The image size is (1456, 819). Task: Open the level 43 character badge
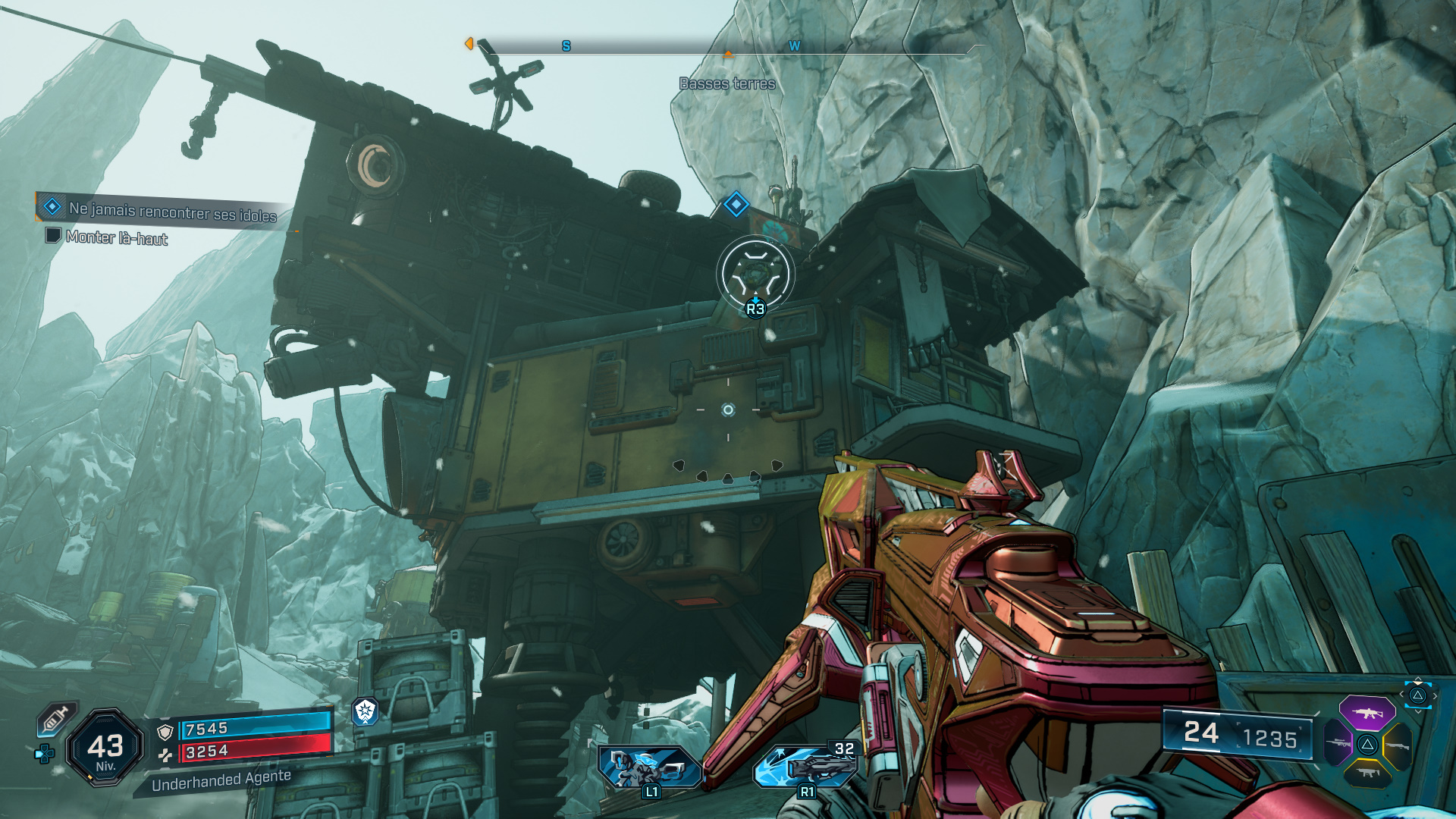point(105,748)
